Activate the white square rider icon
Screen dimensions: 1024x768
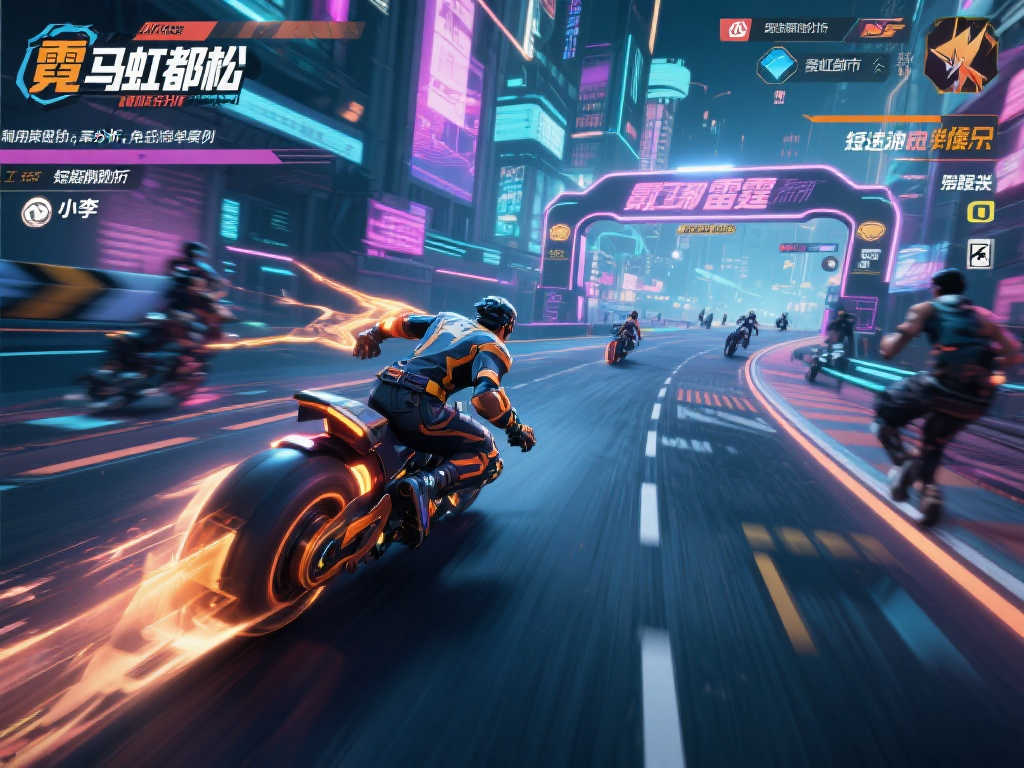[979, 253]
